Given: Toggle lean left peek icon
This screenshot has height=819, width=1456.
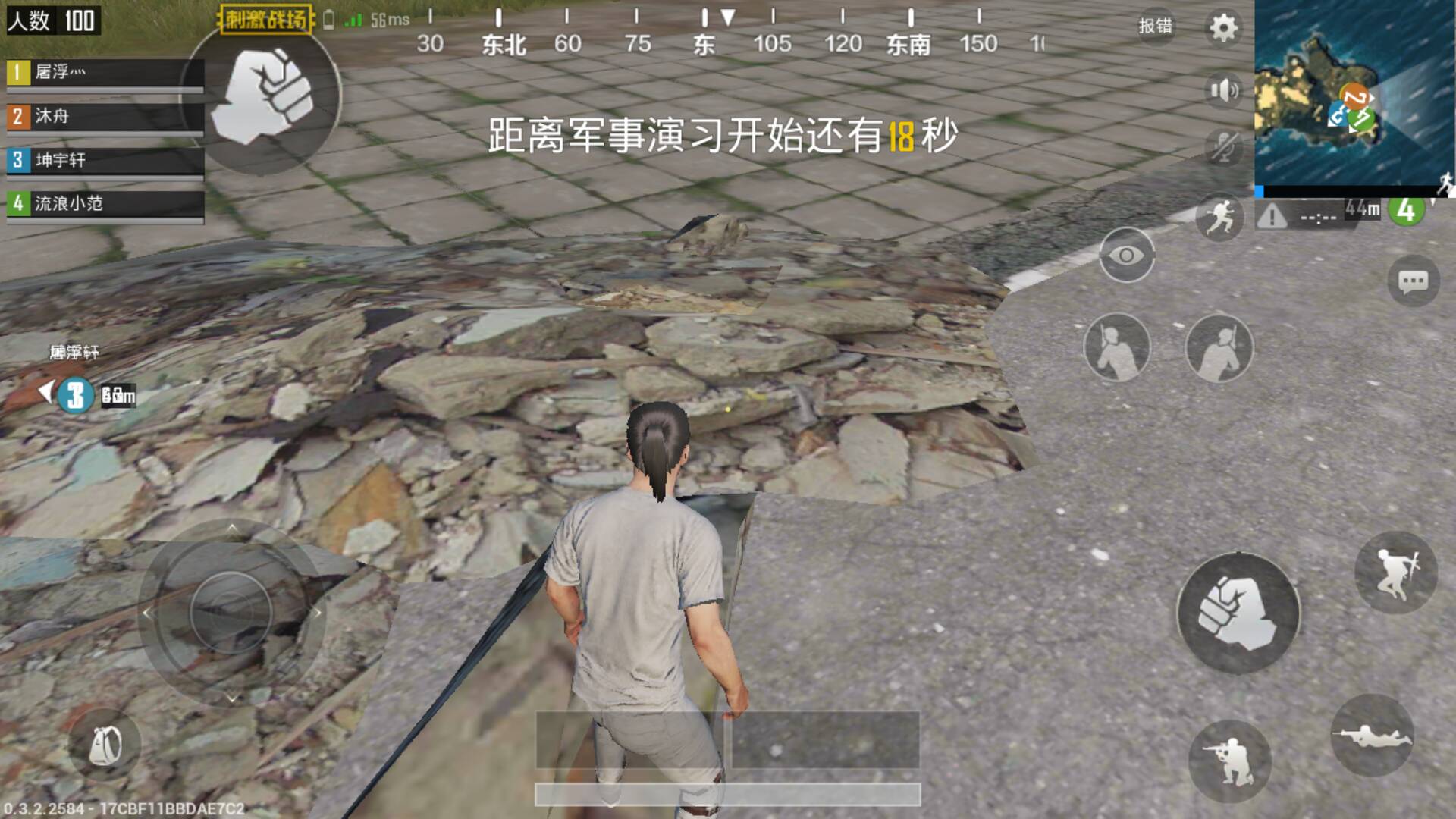Looking at the screenshot, I should (x=1117, y=347).
